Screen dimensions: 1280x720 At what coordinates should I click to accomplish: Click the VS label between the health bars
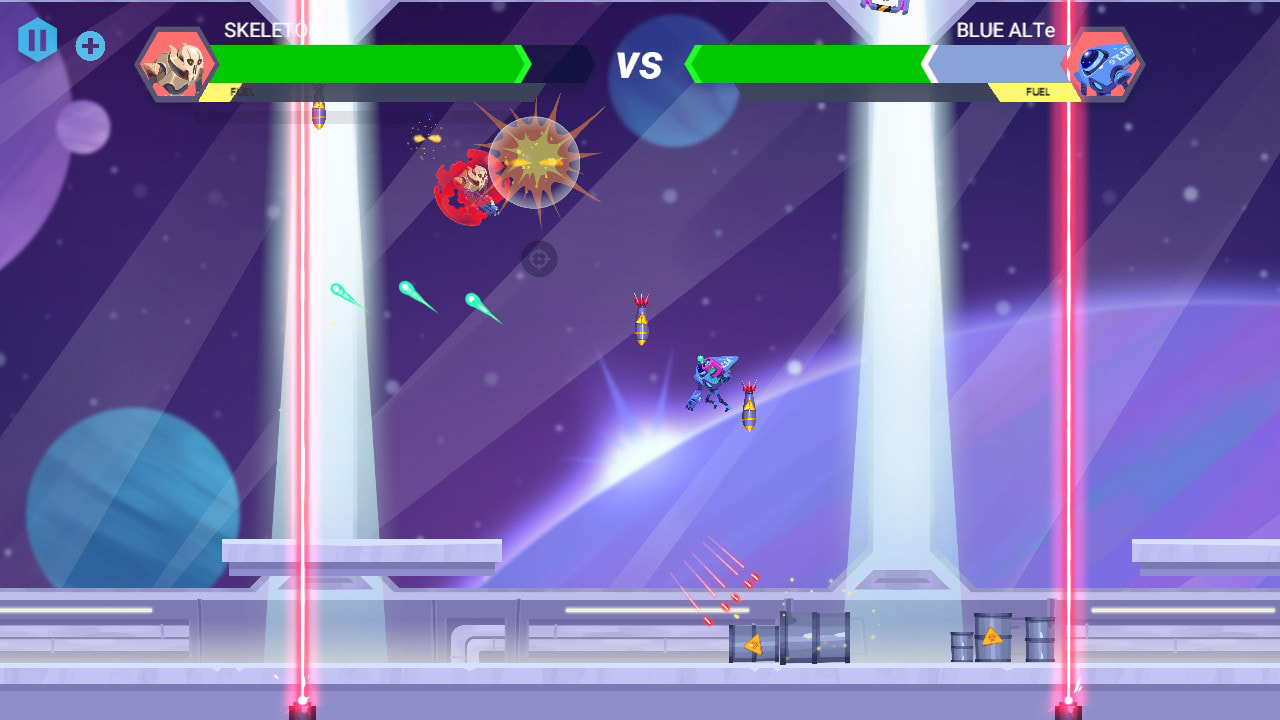tap(640, 67)
